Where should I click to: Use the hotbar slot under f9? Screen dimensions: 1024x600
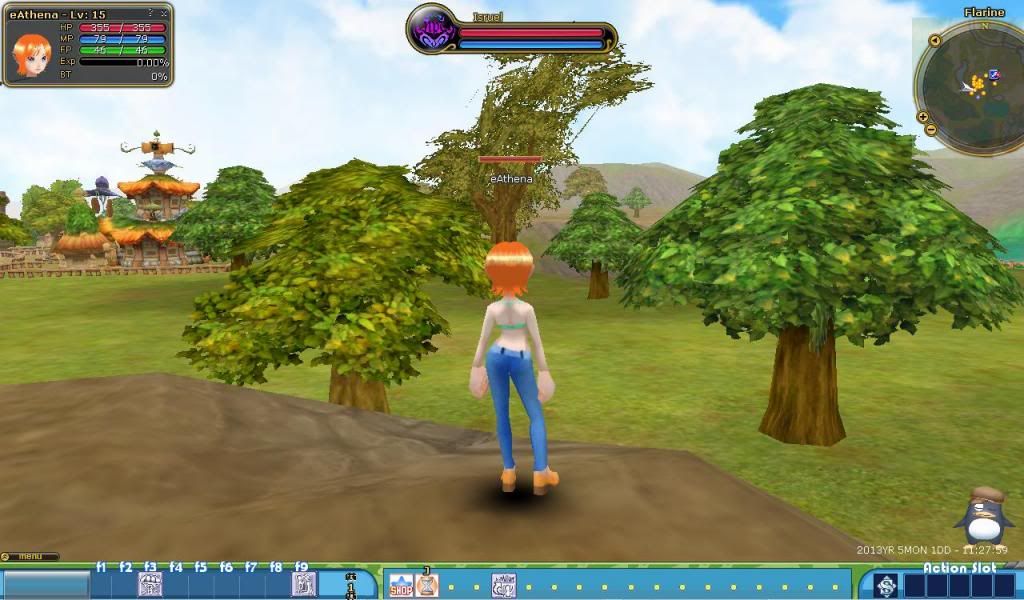303,585
